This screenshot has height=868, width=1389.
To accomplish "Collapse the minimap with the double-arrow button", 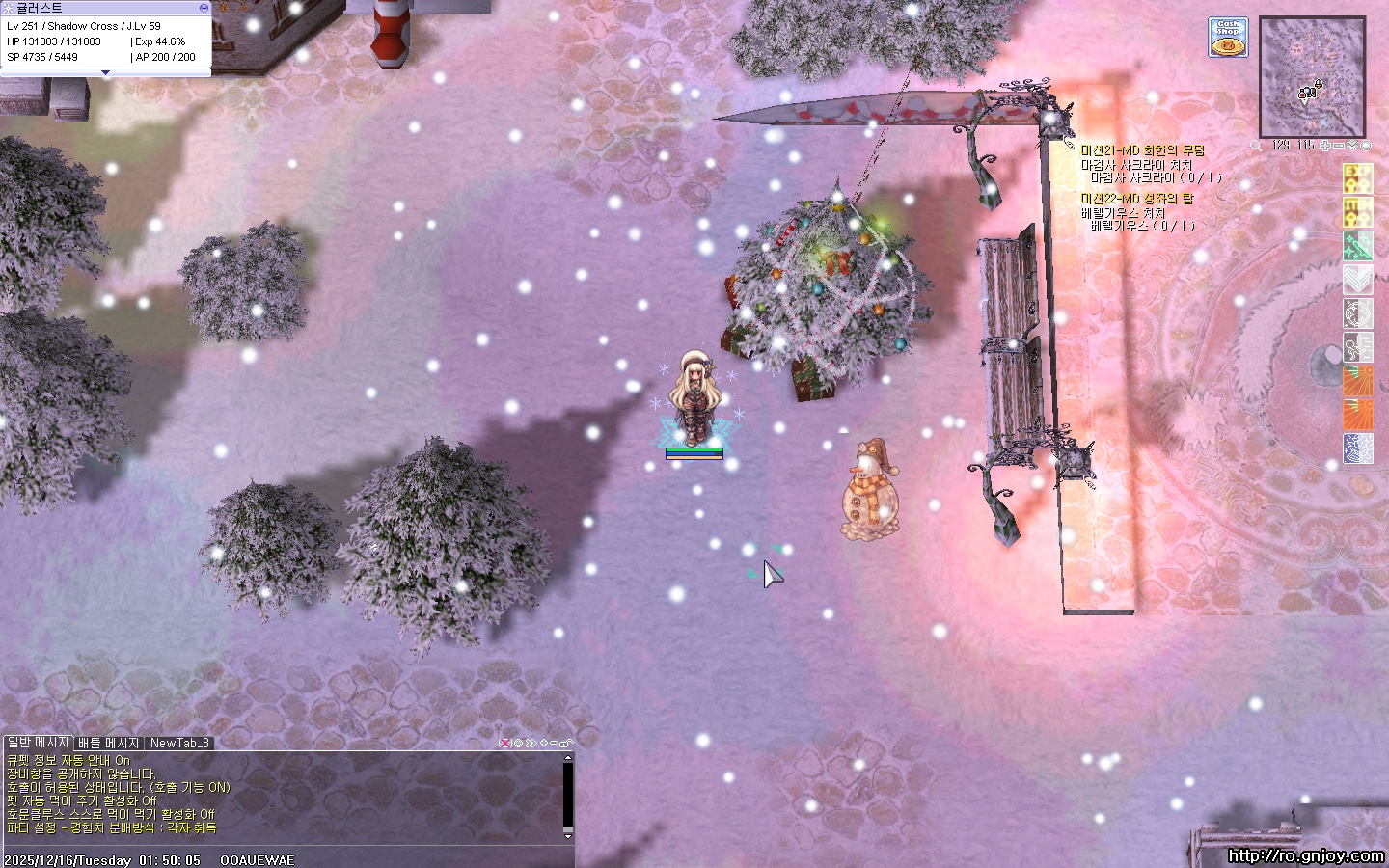I will point(1352,146).
